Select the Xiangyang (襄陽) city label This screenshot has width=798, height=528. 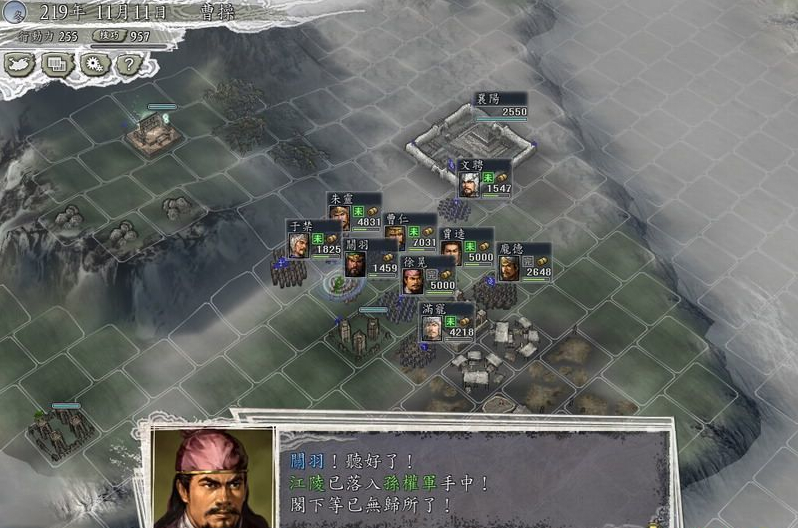[x=500, y=105]
